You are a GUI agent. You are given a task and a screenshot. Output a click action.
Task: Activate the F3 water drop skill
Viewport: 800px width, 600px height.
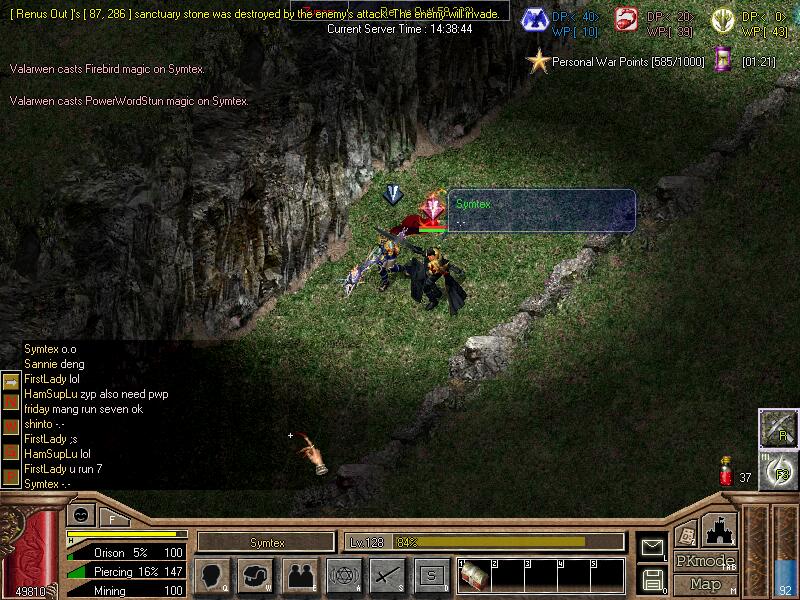777,468
